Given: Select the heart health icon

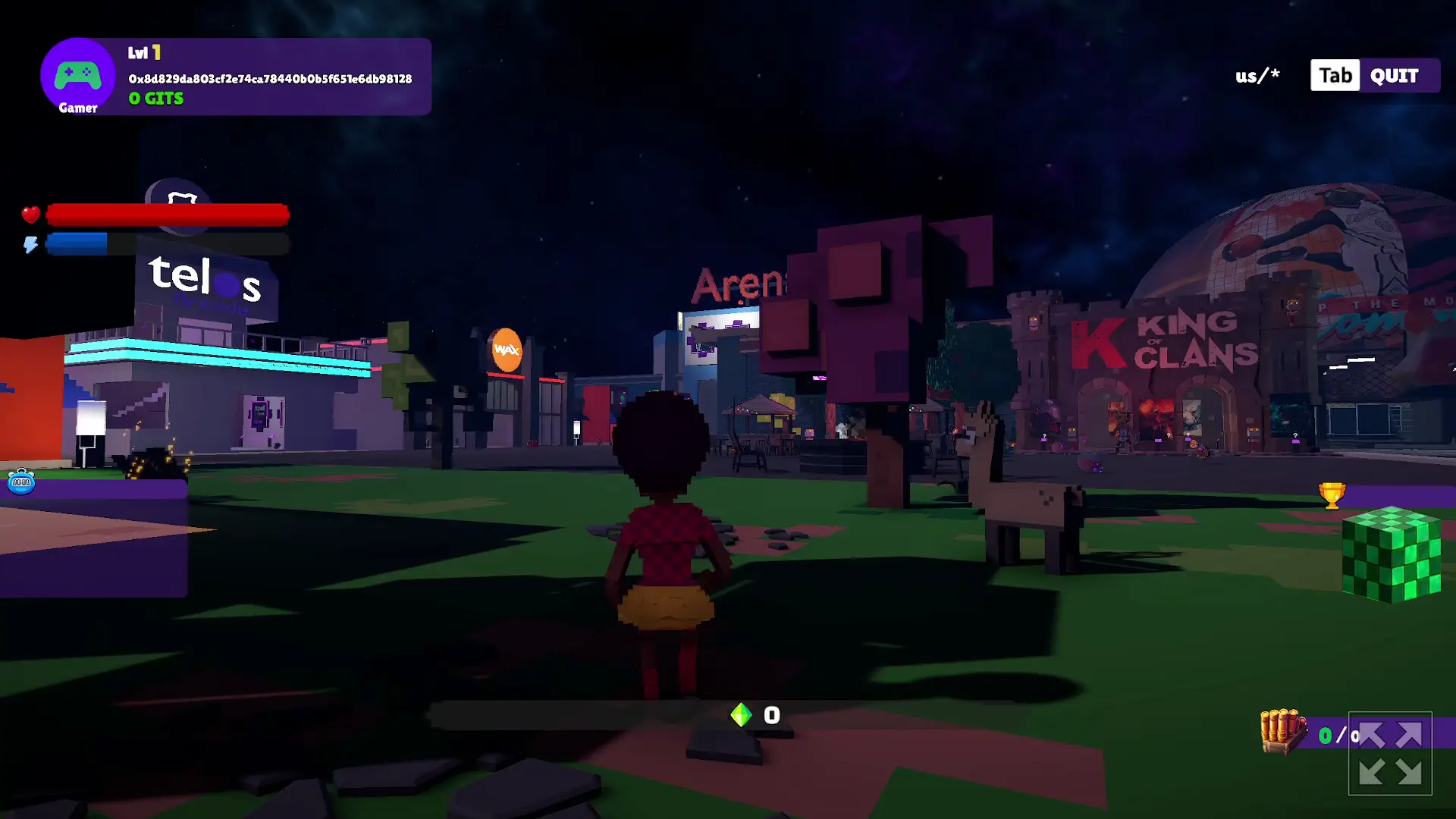Looking at the screenshot, I should (x=30, y=215).
